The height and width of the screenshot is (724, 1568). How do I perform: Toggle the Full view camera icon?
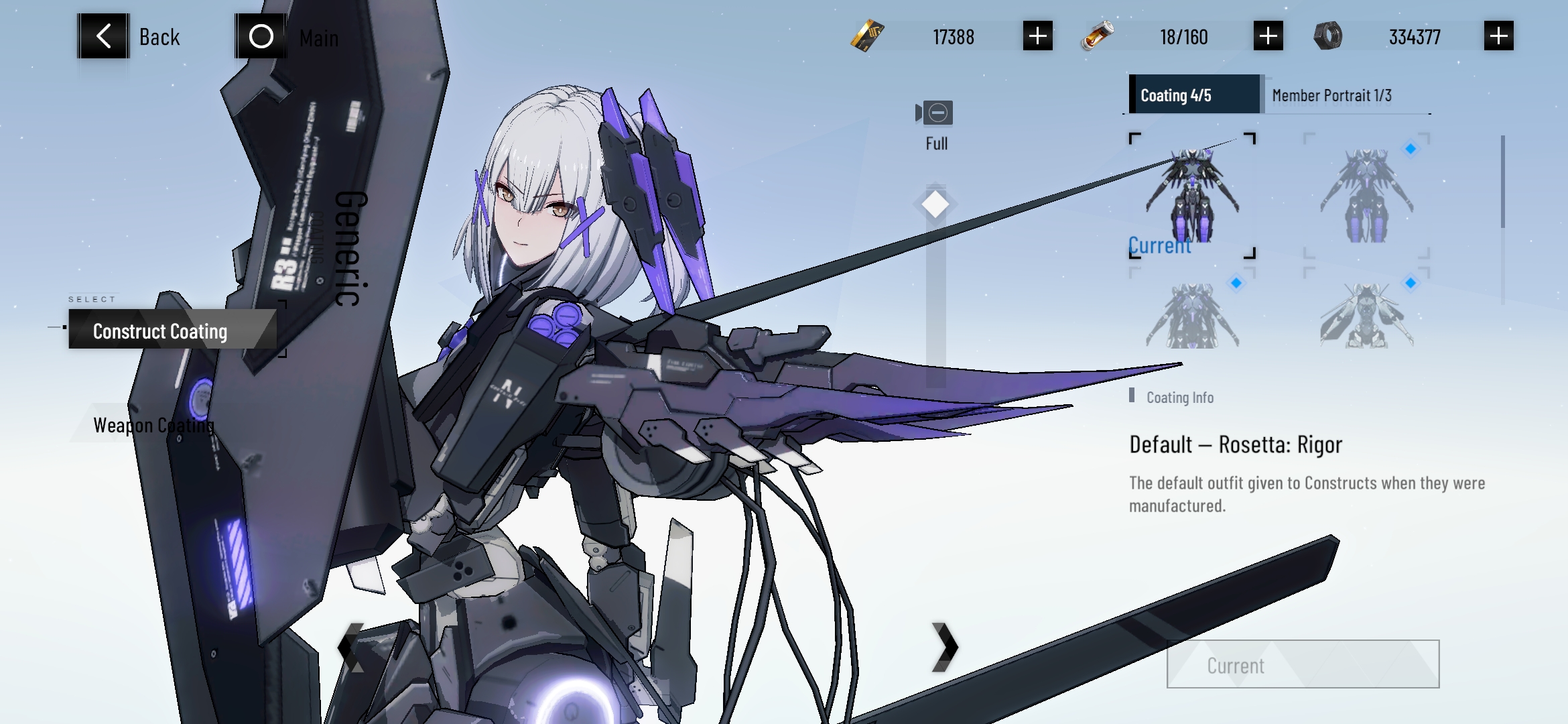click(936, 113)
